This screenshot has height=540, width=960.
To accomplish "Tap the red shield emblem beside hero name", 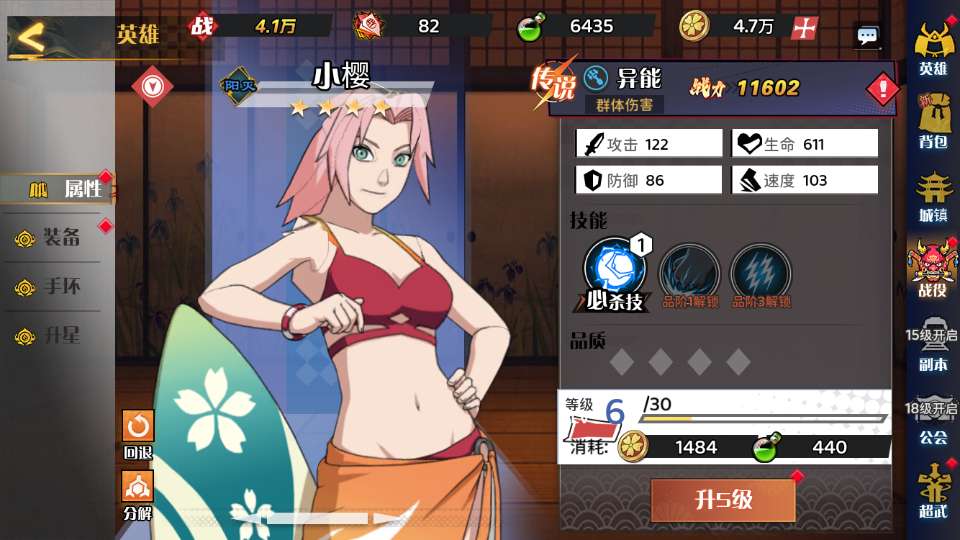I will tap(153, 85).
